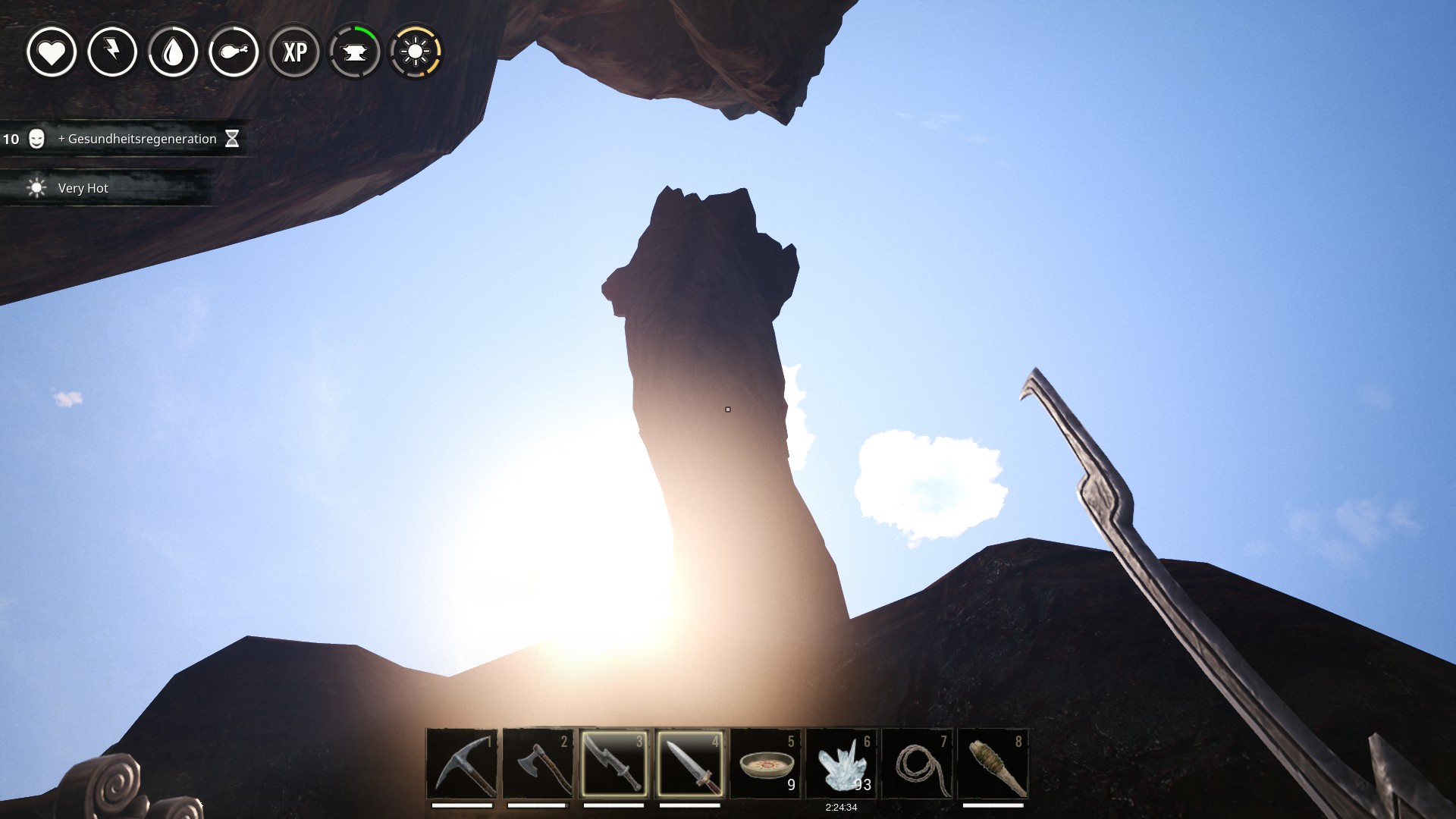Choose the jagged curved sword hotbar slot
Image resolution: width=1456 pixels, height=819 pixels.
pyautogui.click(x=613, y=764)
